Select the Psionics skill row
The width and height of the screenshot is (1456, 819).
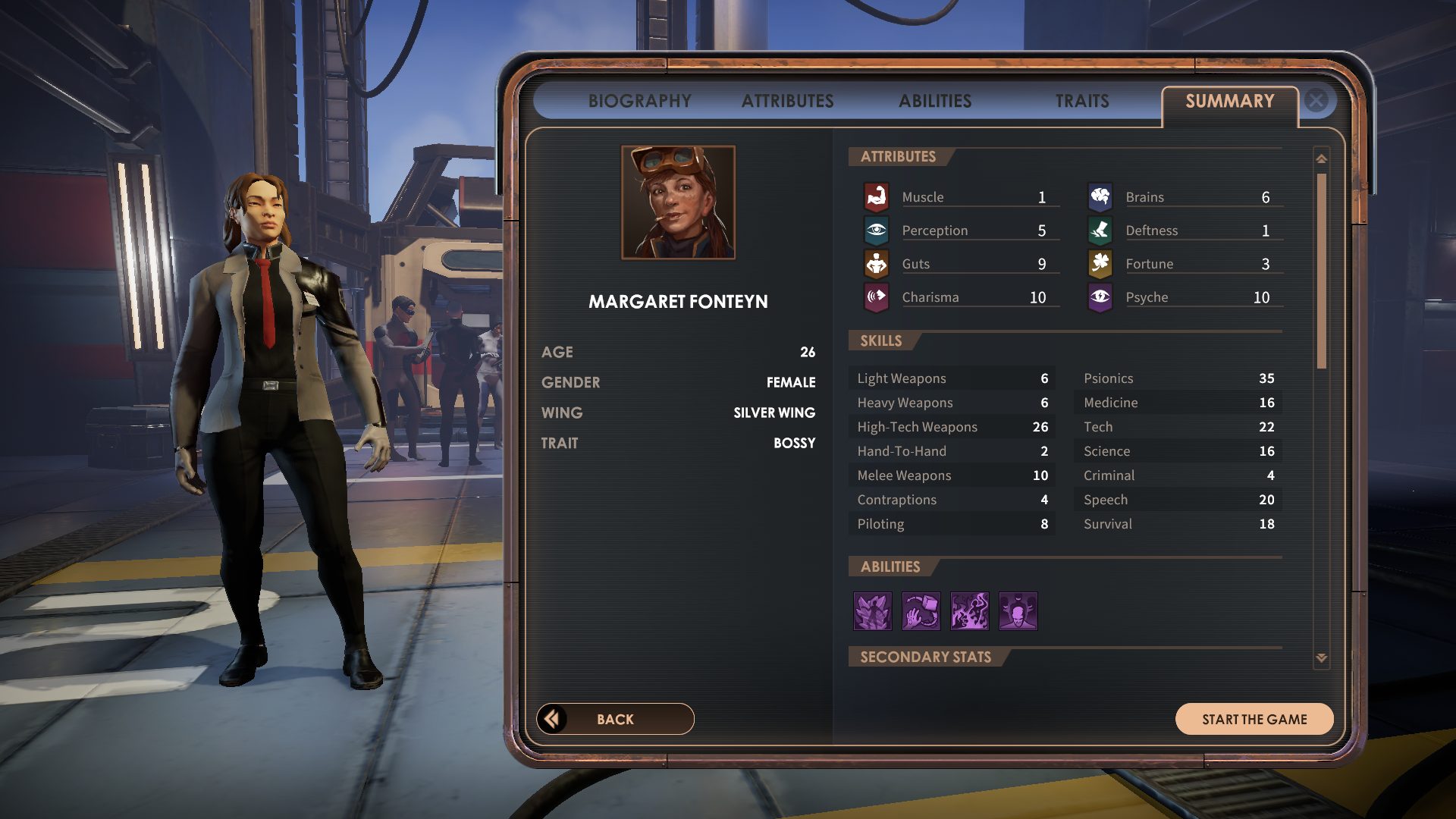tap(1178, 378)
